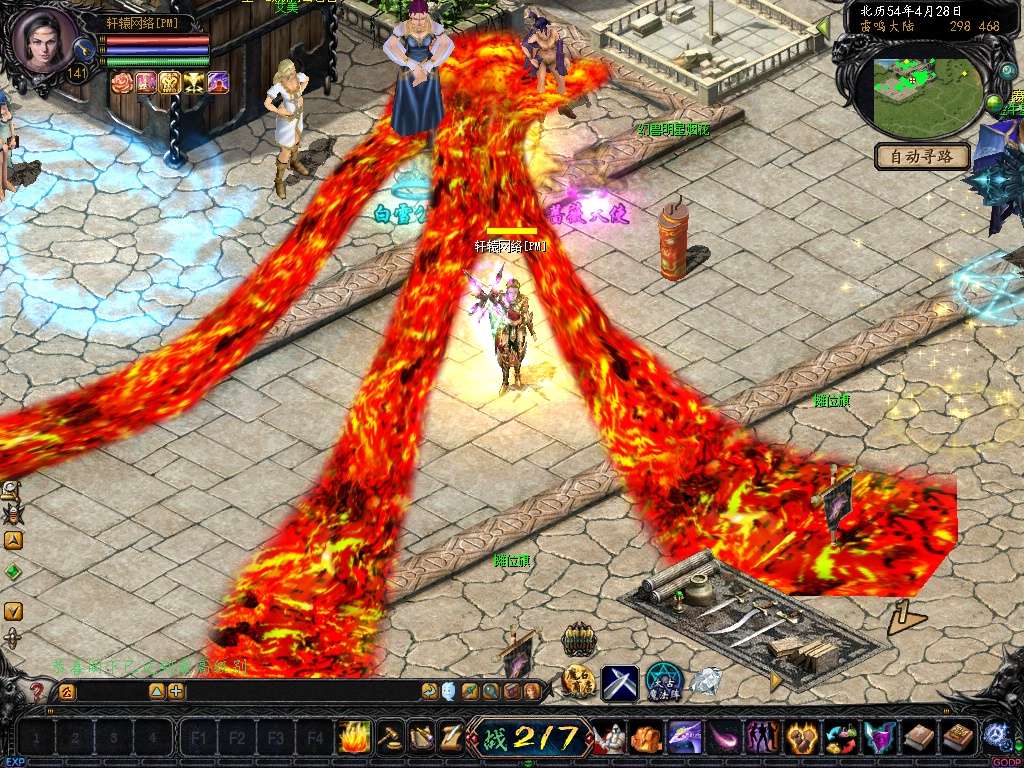Click the golden hands icon in bottom bar
Viewport: 1024px width, 768px height.
point(802,738)
